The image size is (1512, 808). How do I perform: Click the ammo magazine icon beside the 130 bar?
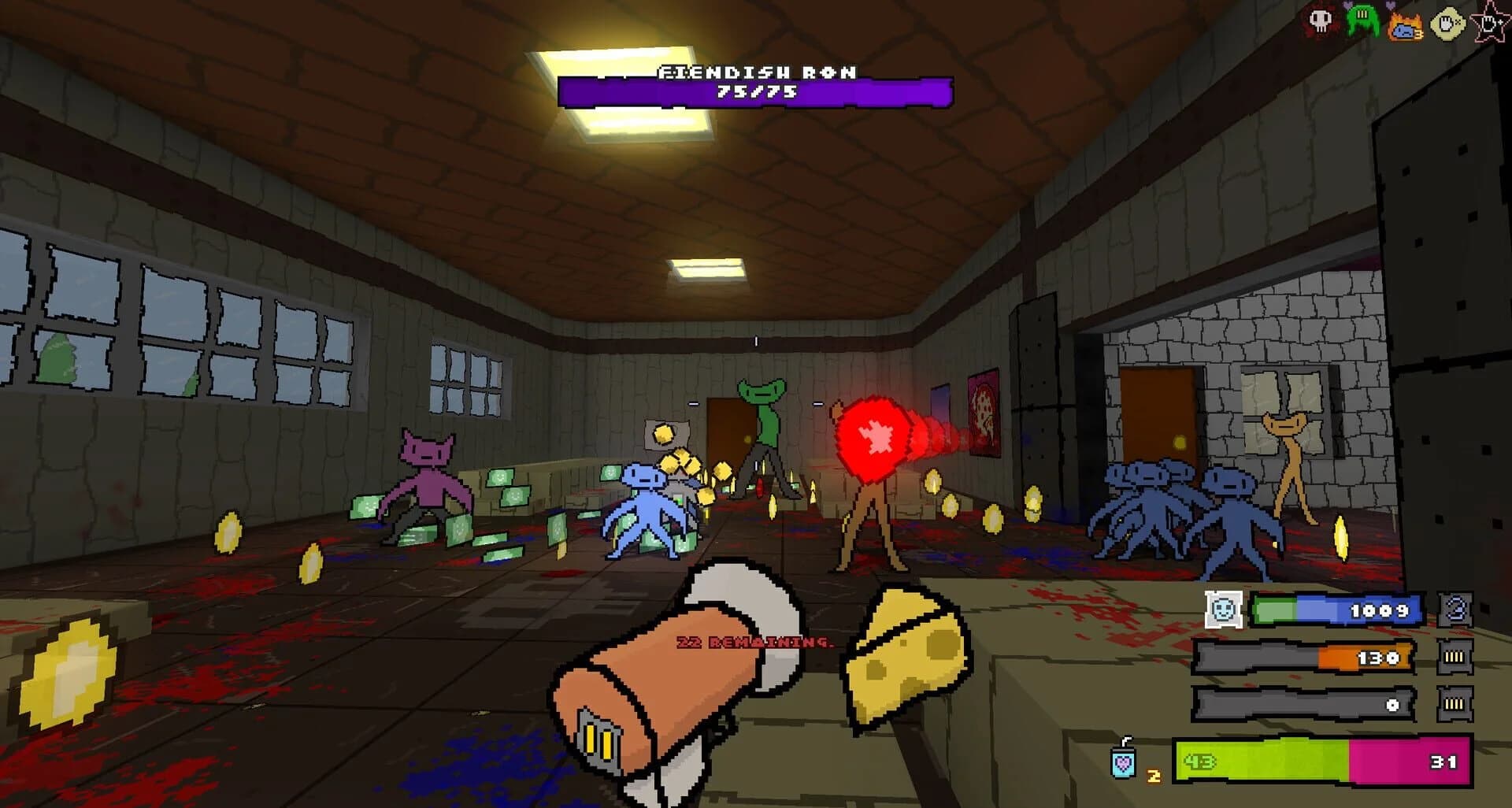point(1454,655)
